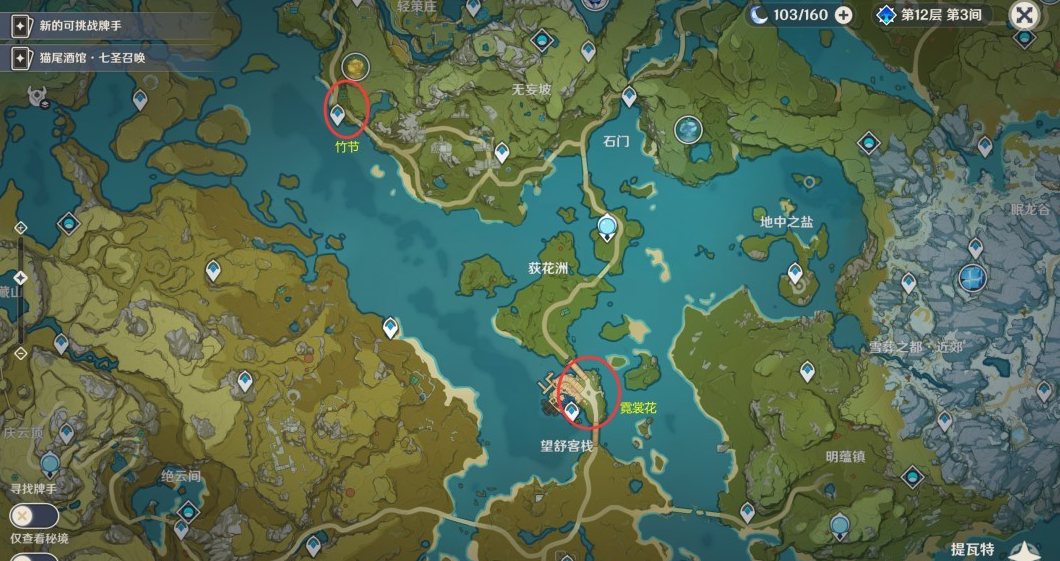
Task: Pick the teleport waypoint on 地中之盐 island
Action: pos(795,271)
